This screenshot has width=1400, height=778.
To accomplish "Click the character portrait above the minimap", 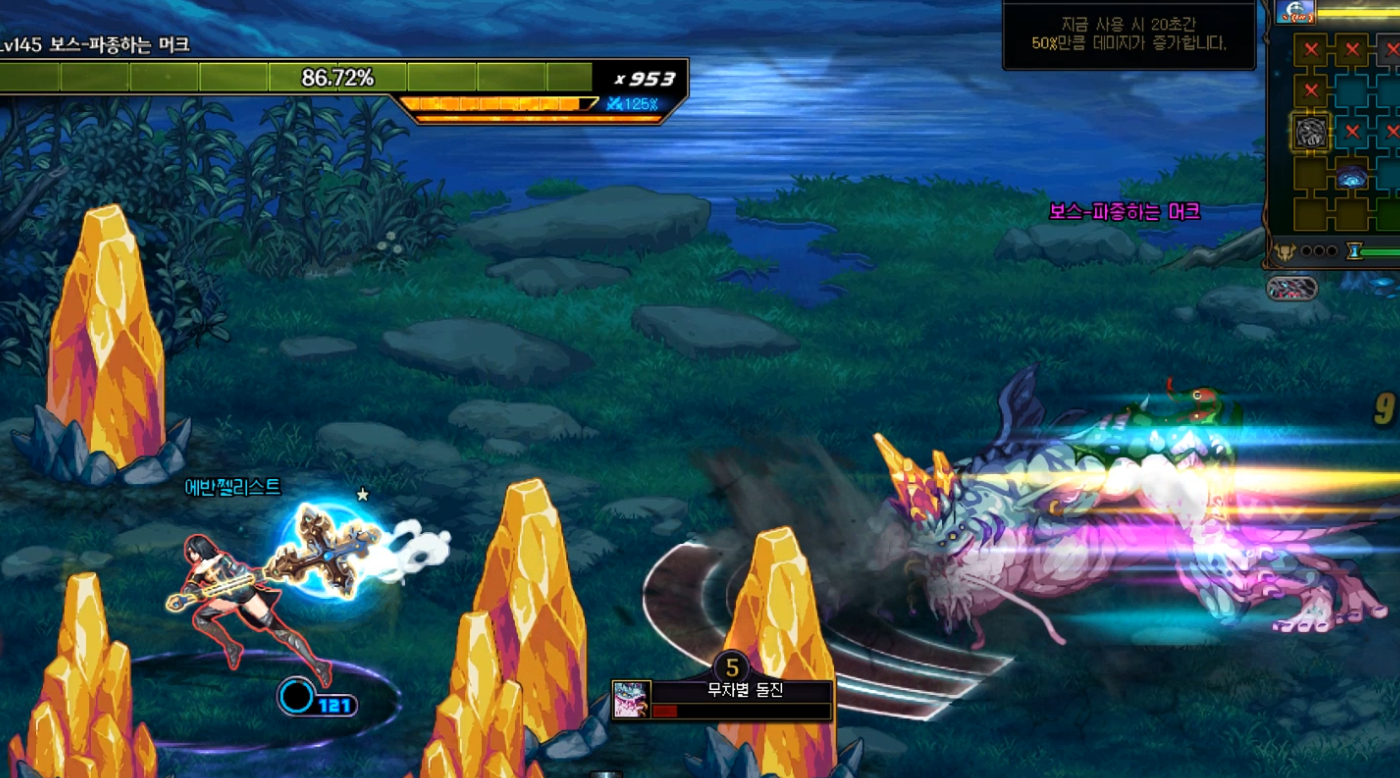I will [1296, 12].
